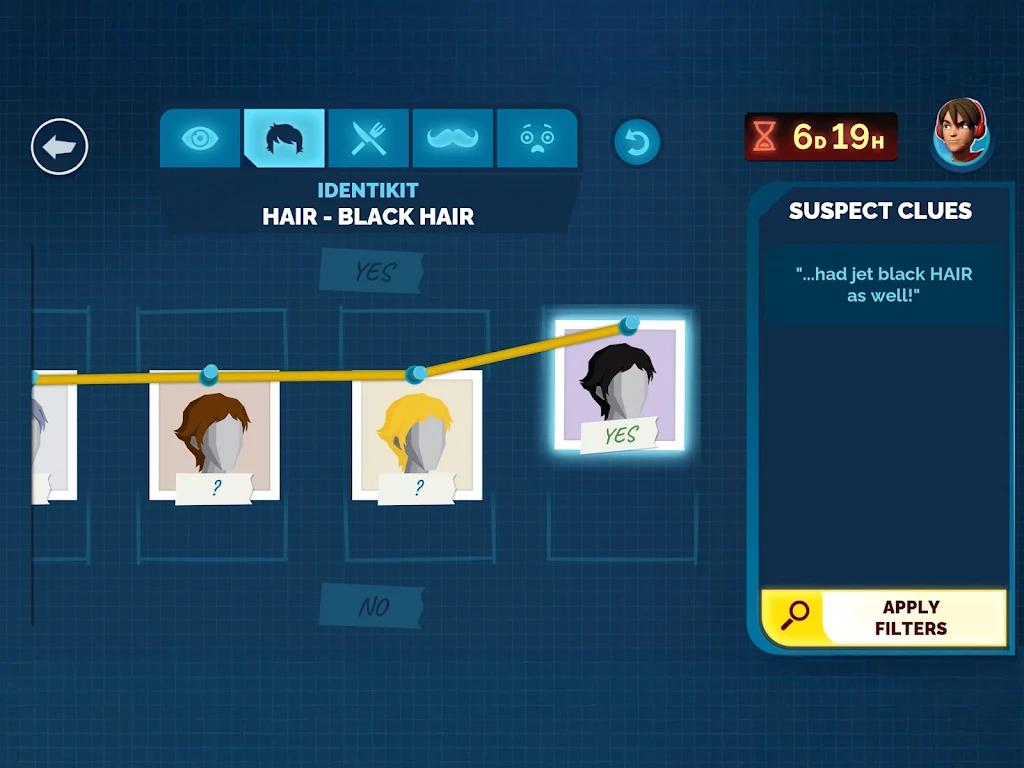Switch to the mustache feature tab
This screenshot has height=768, width=1024.
tap(453, 138)
